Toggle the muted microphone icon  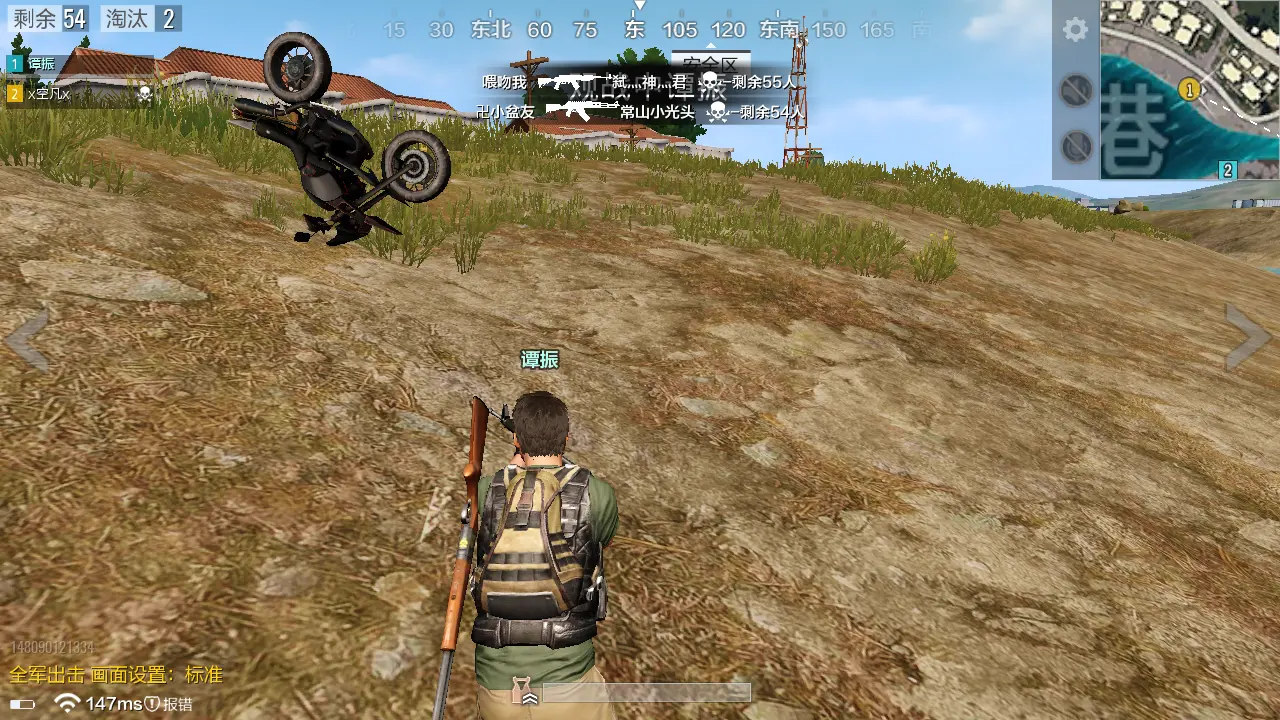pos(1076,147)
